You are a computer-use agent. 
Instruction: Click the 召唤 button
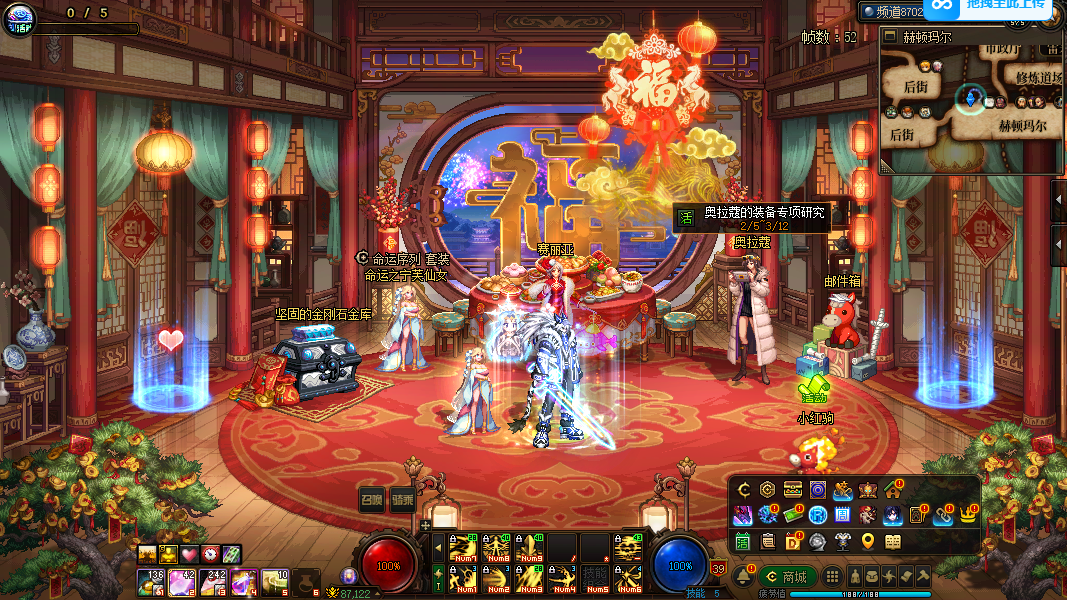[373, 500]
